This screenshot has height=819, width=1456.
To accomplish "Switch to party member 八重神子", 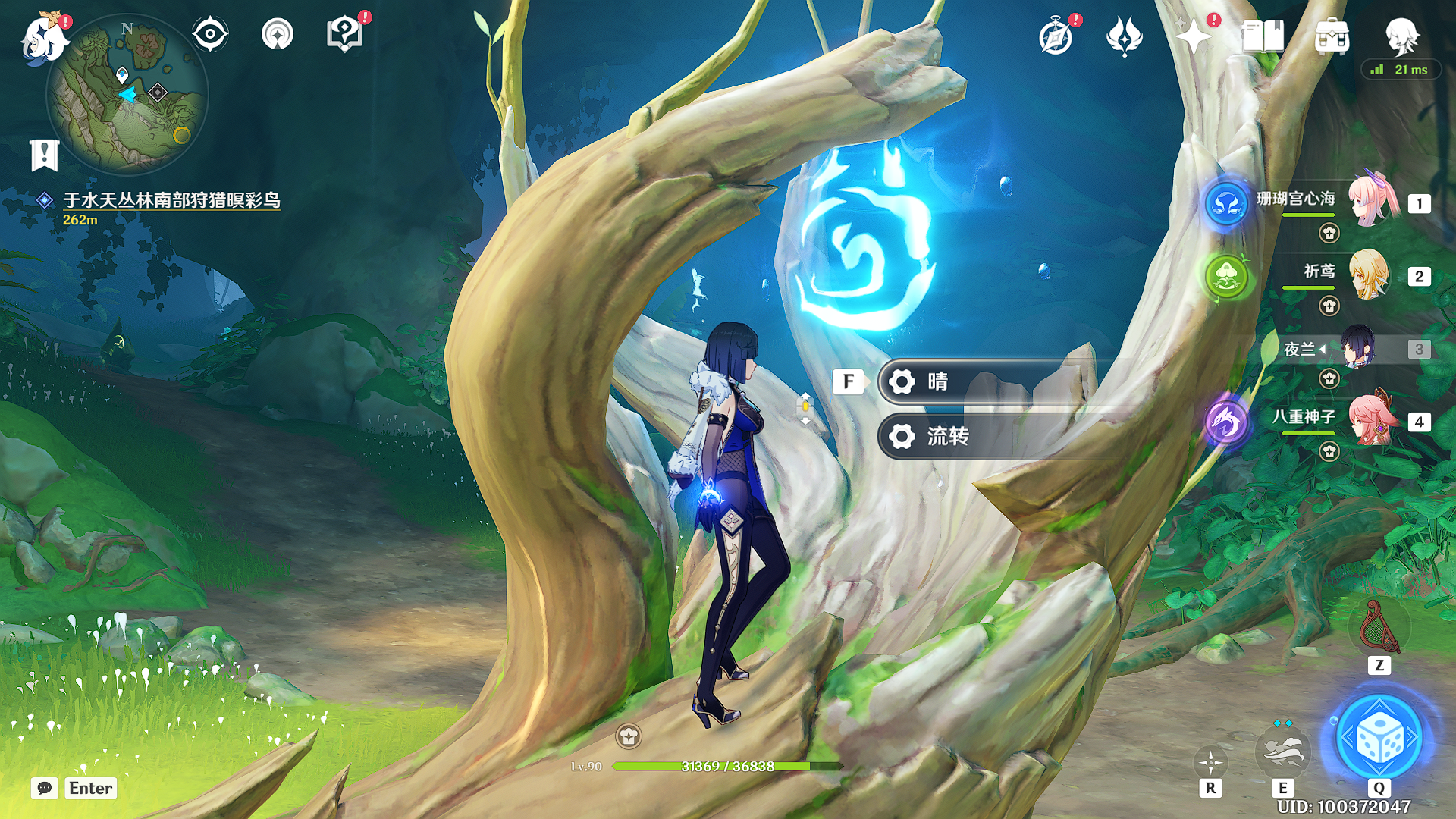I will point(1371,421).
